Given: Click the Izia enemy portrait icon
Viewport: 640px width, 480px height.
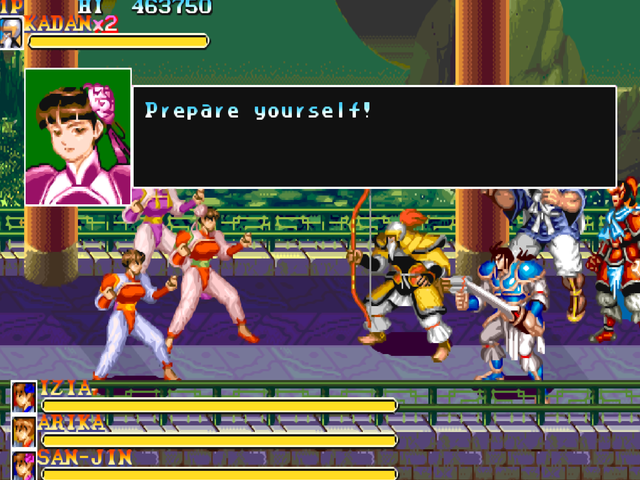Looking at the screenshot, I should tap(24, 397).
